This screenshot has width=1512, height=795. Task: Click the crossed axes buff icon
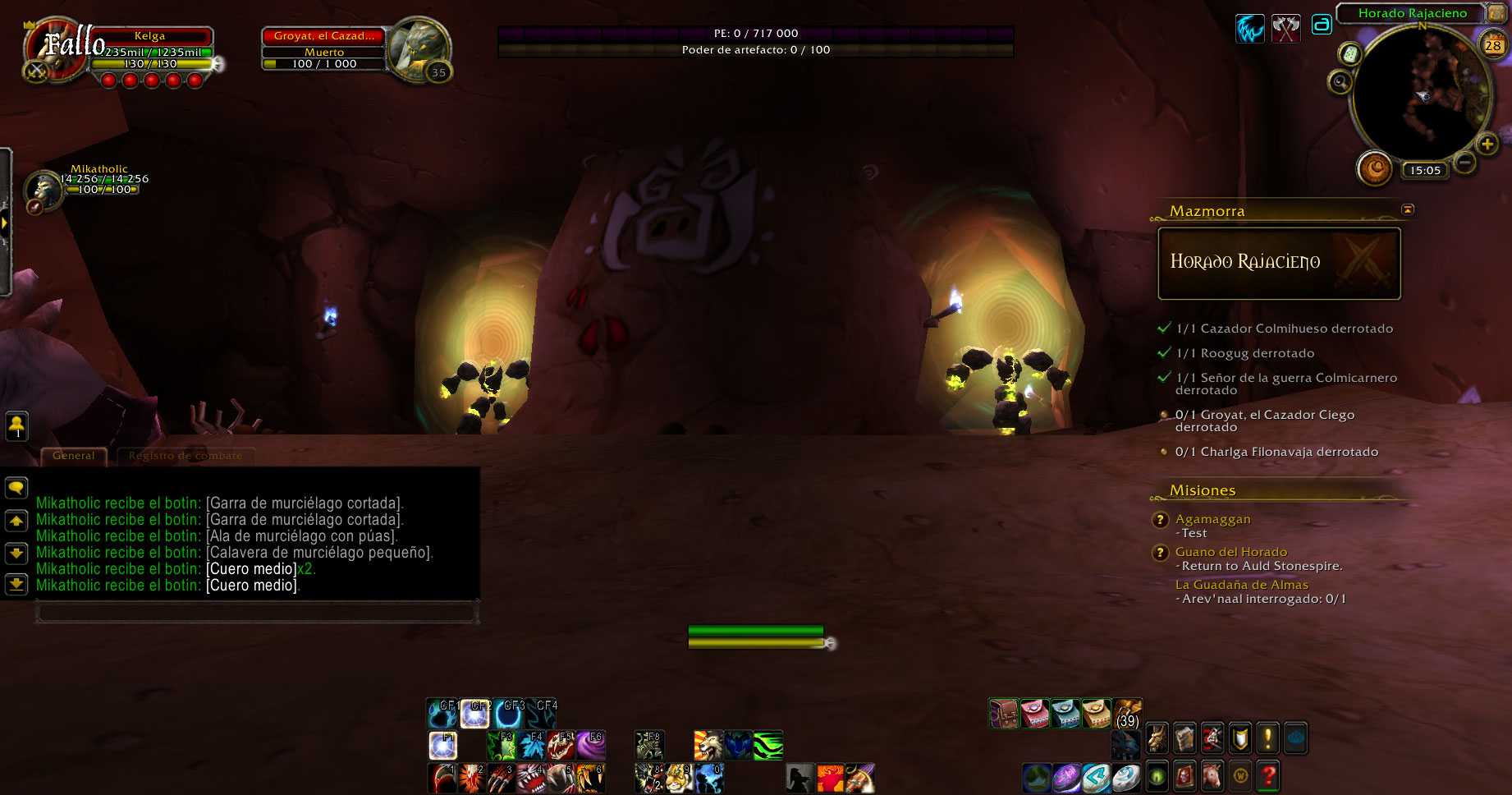[x=1285, y=28]
